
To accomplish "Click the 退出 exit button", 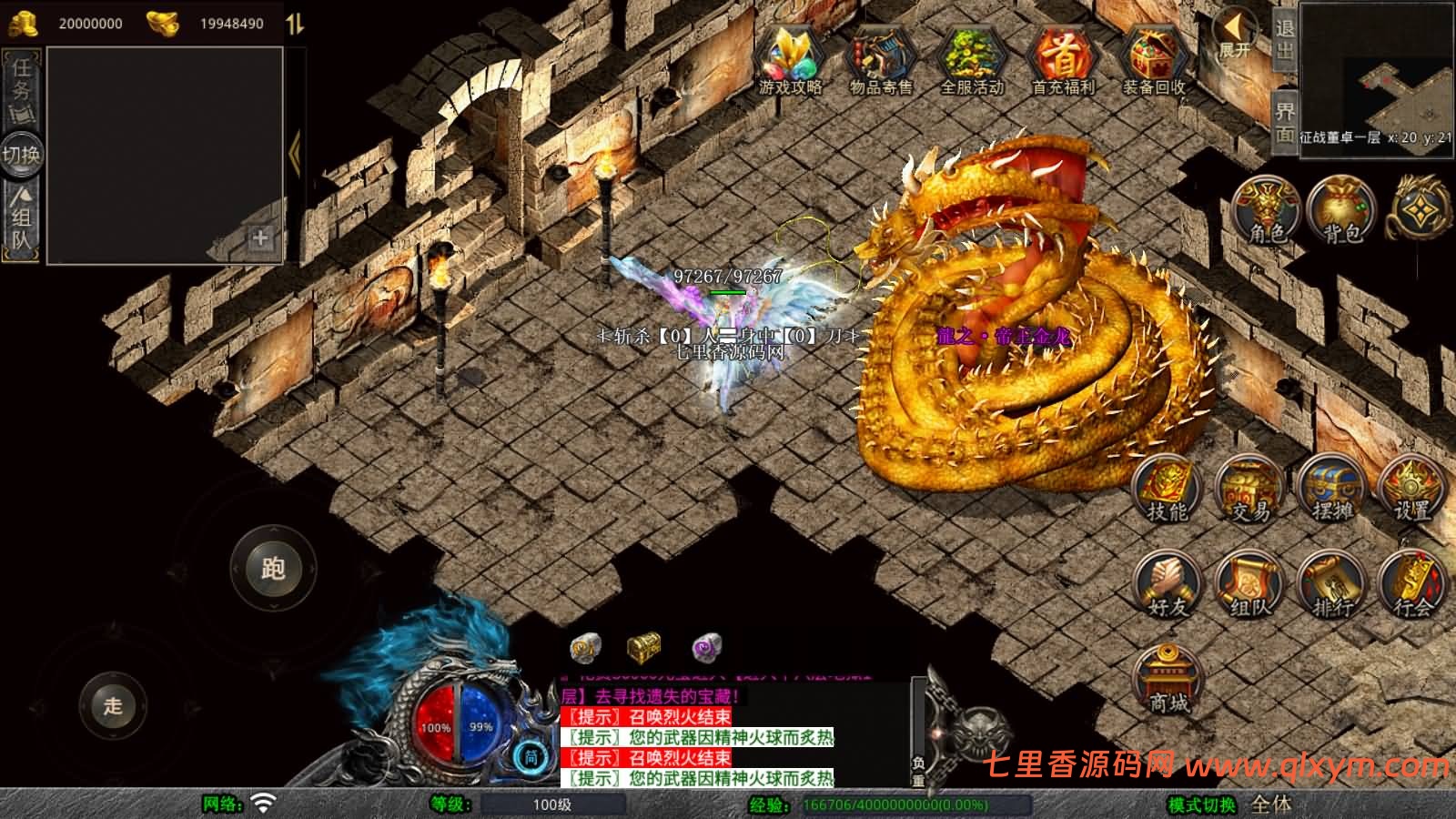I will click(x=1284, y=39).
